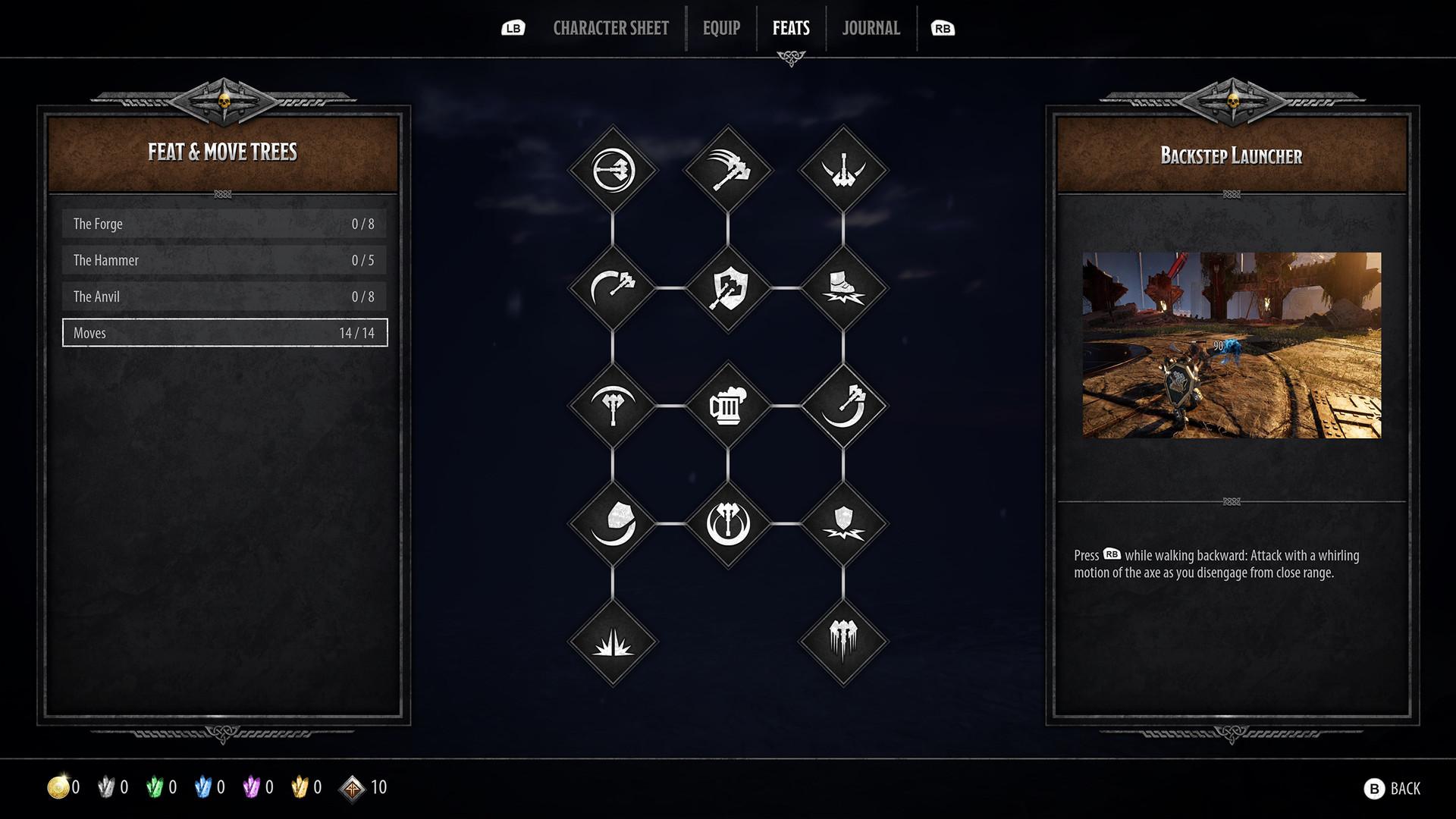Image resolution: width=1456 pixels, height=819 pixels.
Task: Expand The Anvil feat tree
Action: click(x=224, y=297)
